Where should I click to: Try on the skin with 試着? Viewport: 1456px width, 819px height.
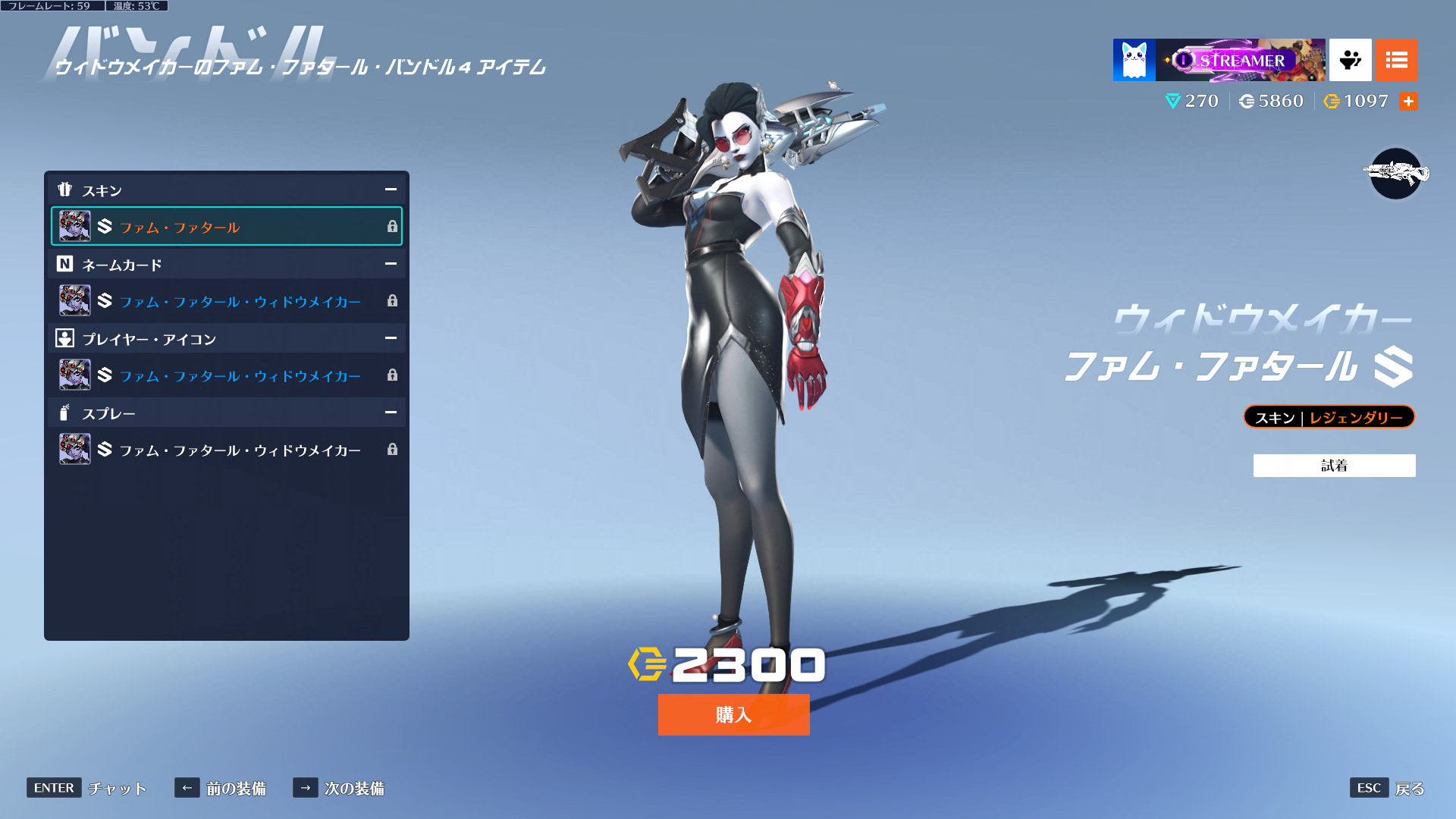pos(1334,466)
